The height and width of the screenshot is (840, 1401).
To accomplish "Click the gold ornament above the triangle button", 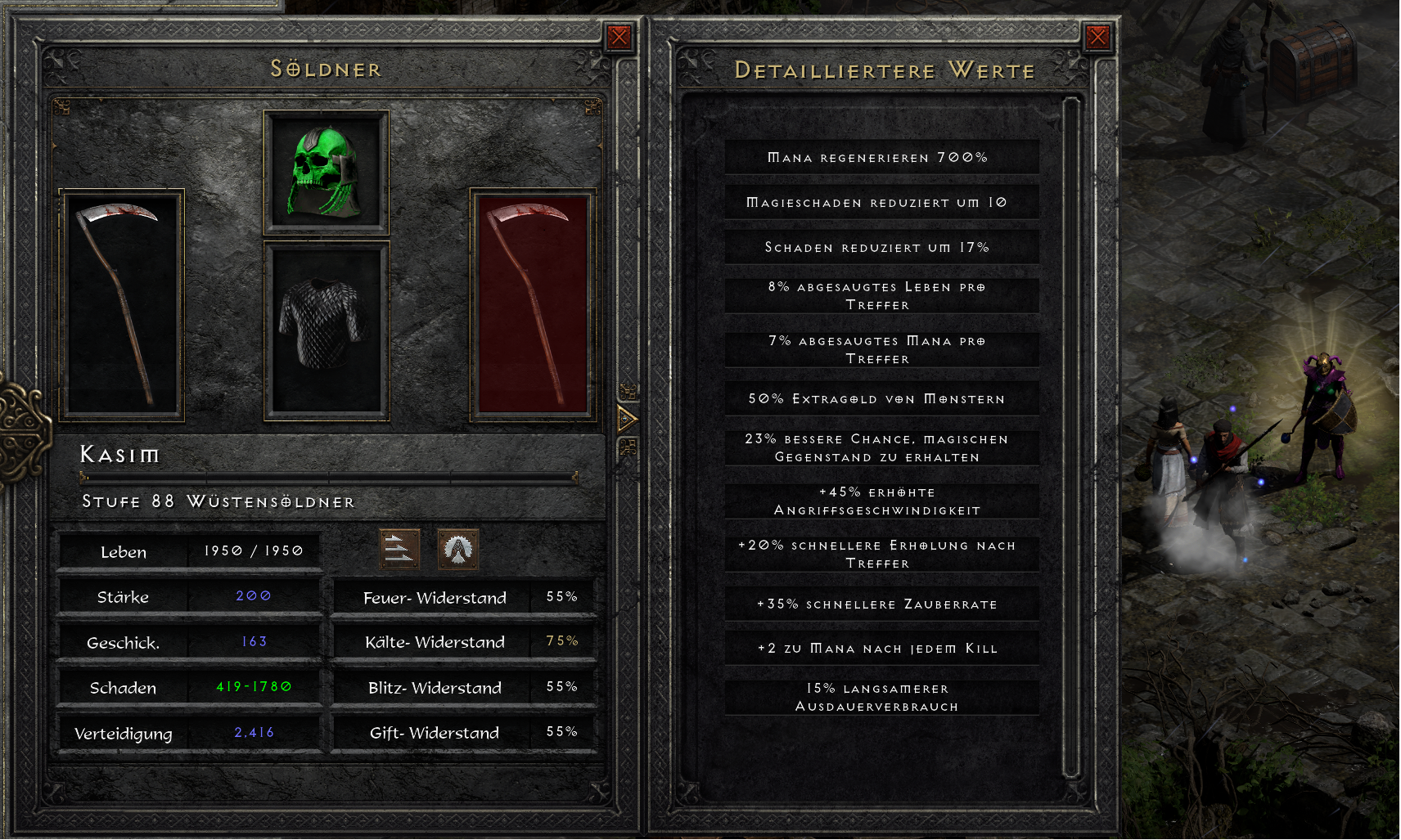I will coord(628,391).
